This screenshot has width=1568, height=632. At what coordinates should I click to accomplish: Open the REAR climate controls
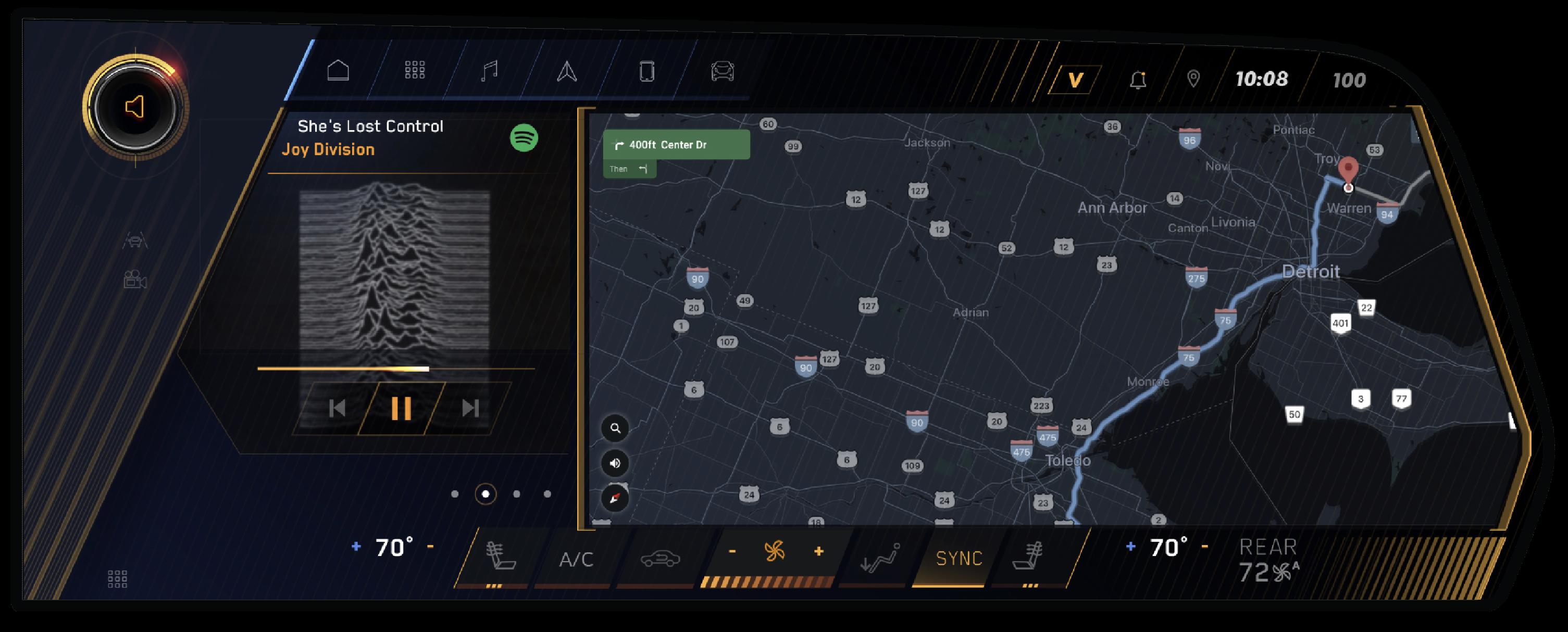point(1268,560)
